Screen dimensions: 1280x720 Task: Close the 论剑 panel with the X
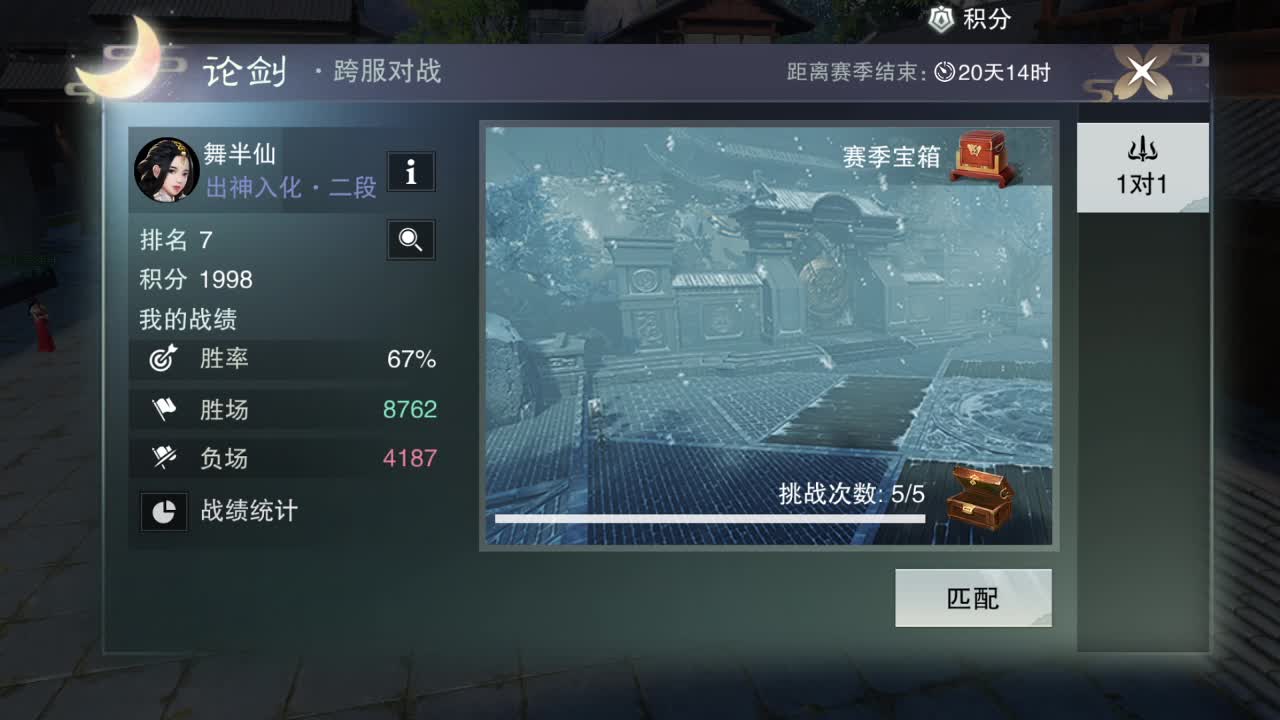click(x=1143, y=70)
